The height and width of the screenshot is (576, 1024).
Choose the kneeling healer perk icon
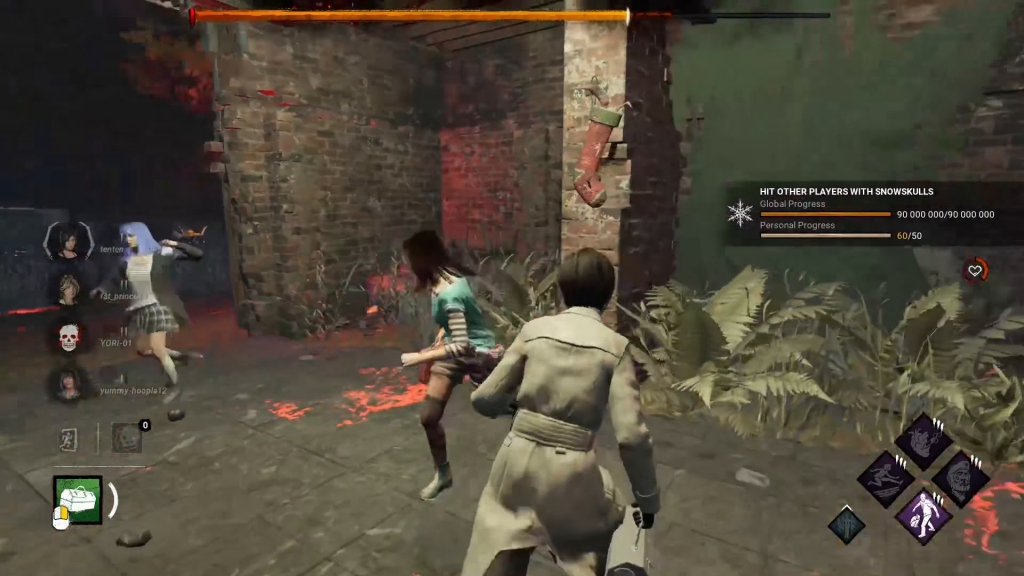922,516
